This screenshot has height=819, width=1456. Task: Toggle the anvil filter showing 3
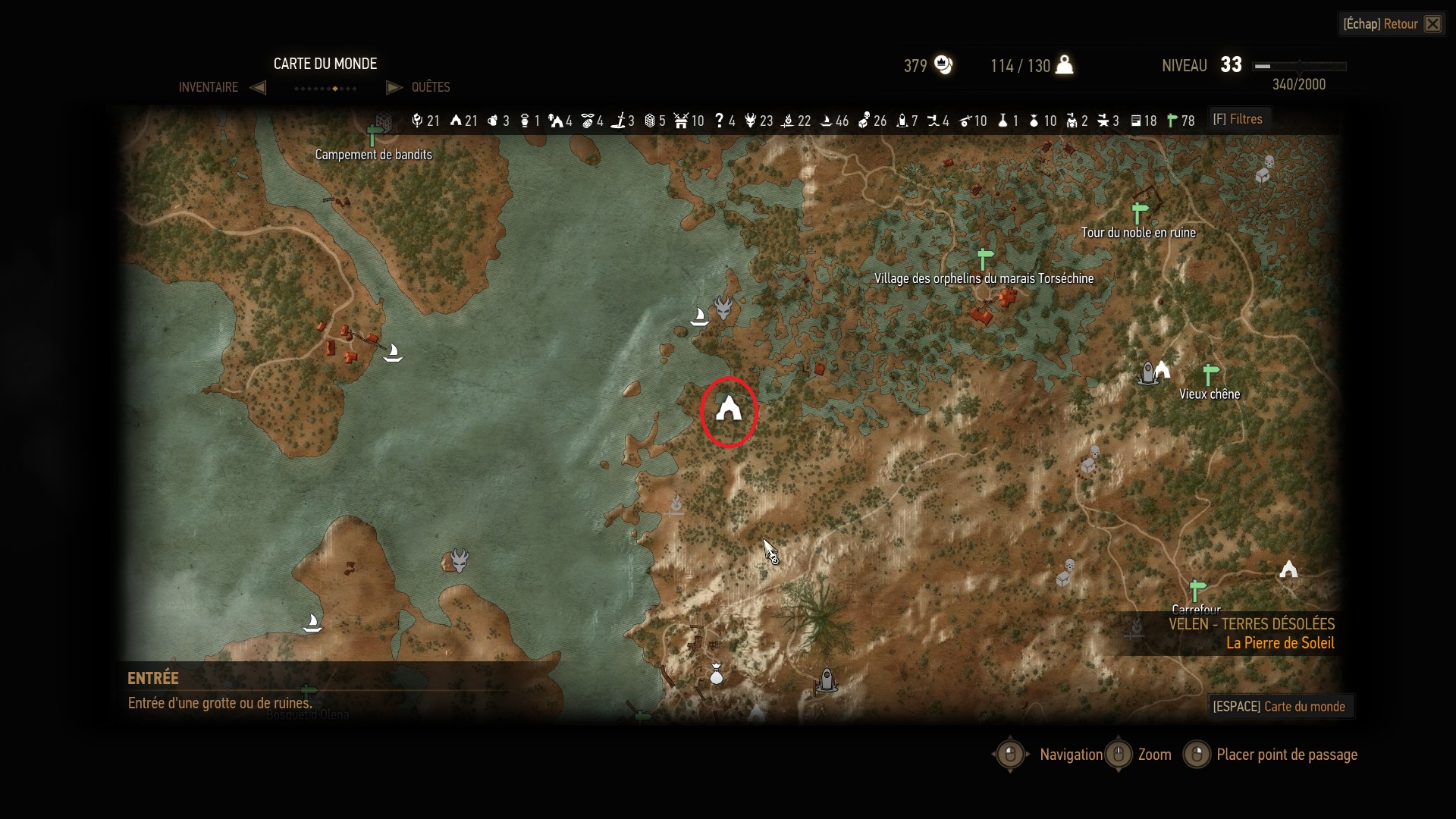[1103, 121]
